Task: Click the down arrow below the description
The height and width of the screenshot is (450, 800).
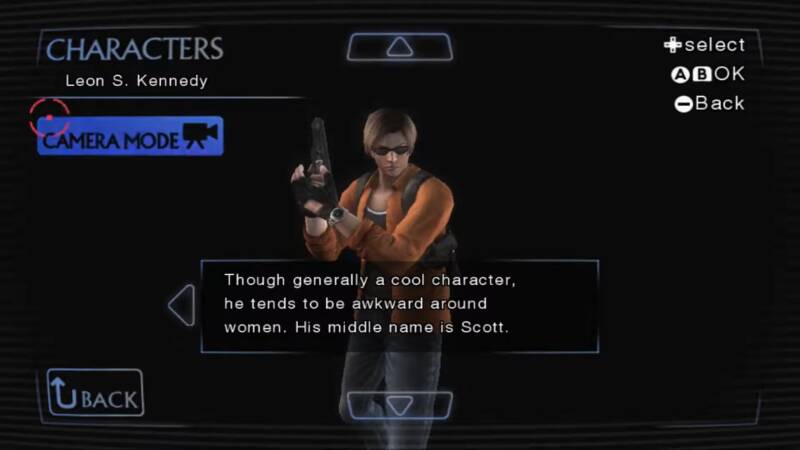Action: click(399, 405)
